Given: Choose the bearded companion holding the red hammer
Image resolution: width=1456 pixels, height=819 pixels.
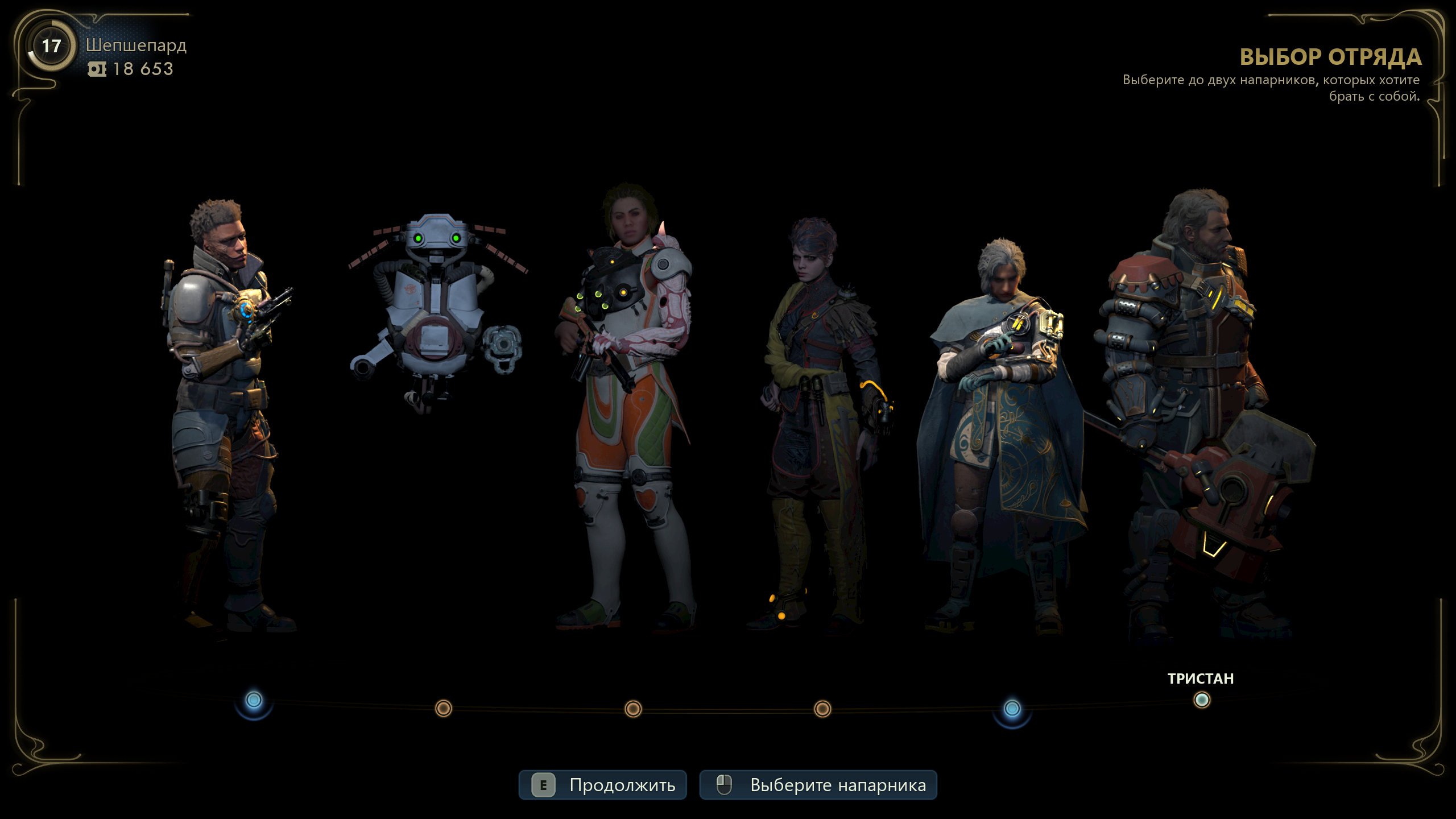Looking at the screenshot, I should click(1189, 398).
